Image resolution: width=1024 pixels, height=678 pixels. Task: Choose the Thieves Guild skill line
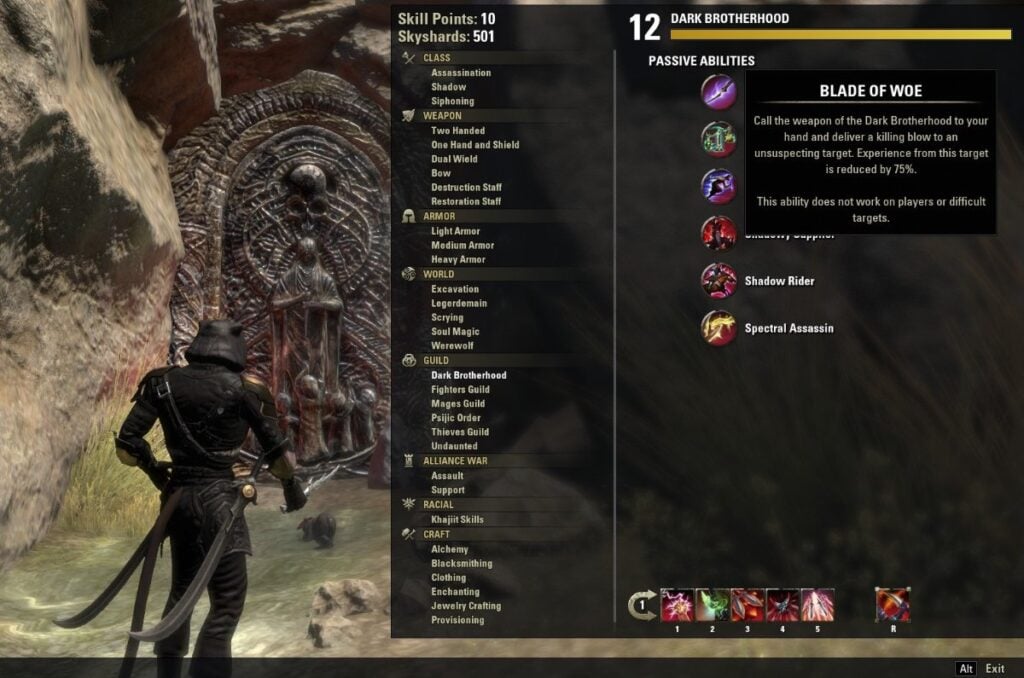coord(460,432)
